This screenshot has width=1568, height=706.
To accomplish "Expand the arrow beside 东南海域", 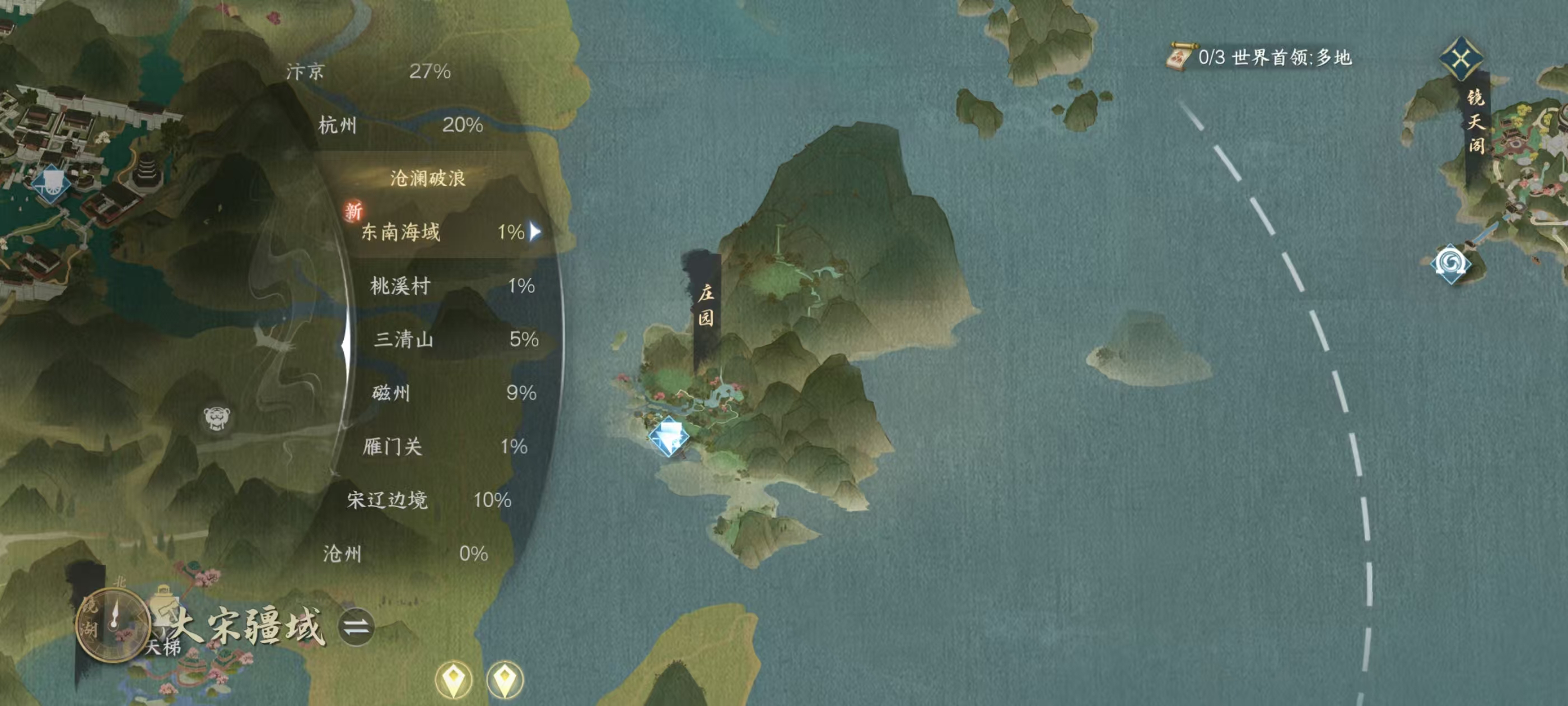I will coord(535,231).
